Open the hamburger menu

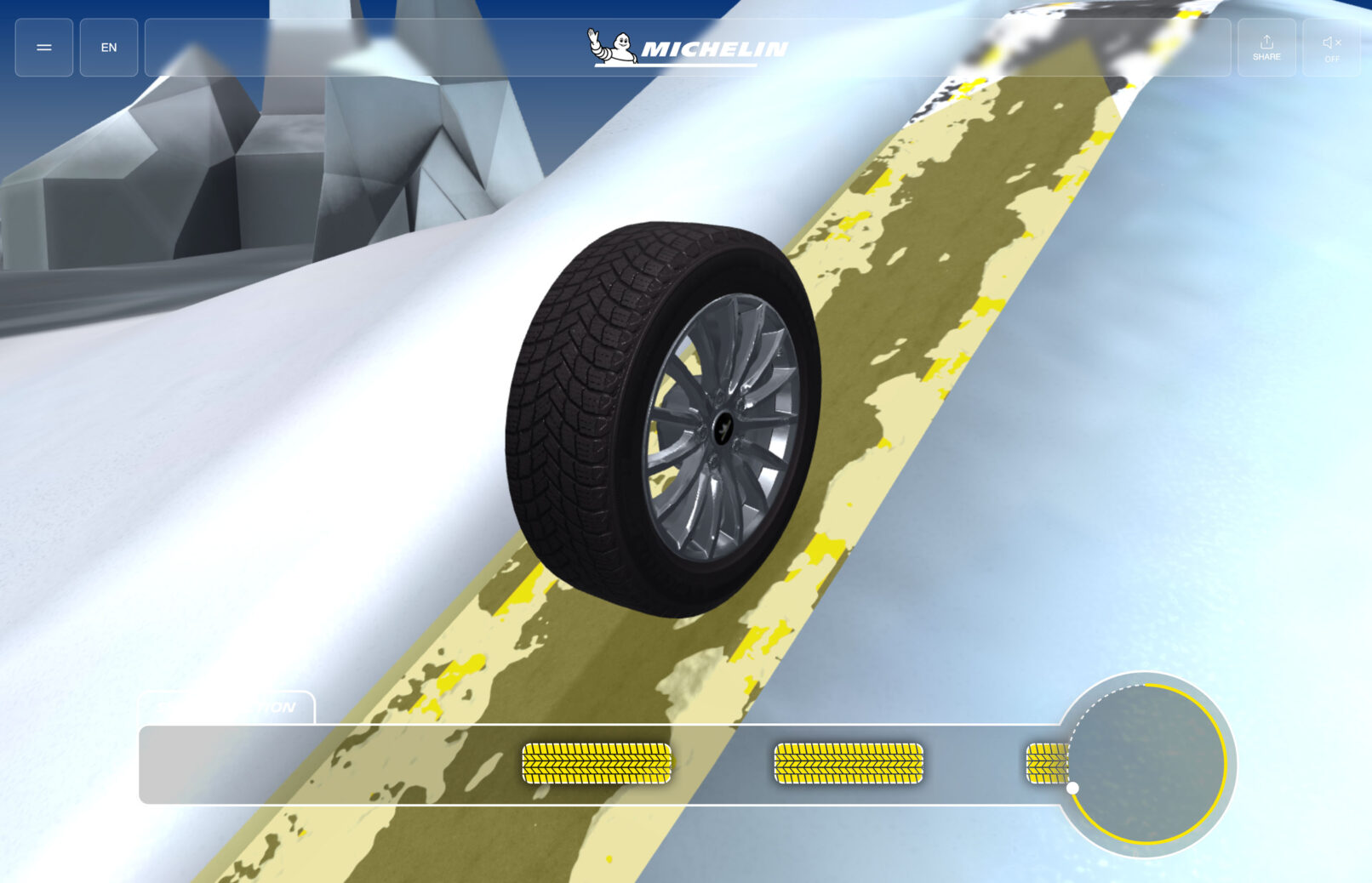tap(44, 48)
